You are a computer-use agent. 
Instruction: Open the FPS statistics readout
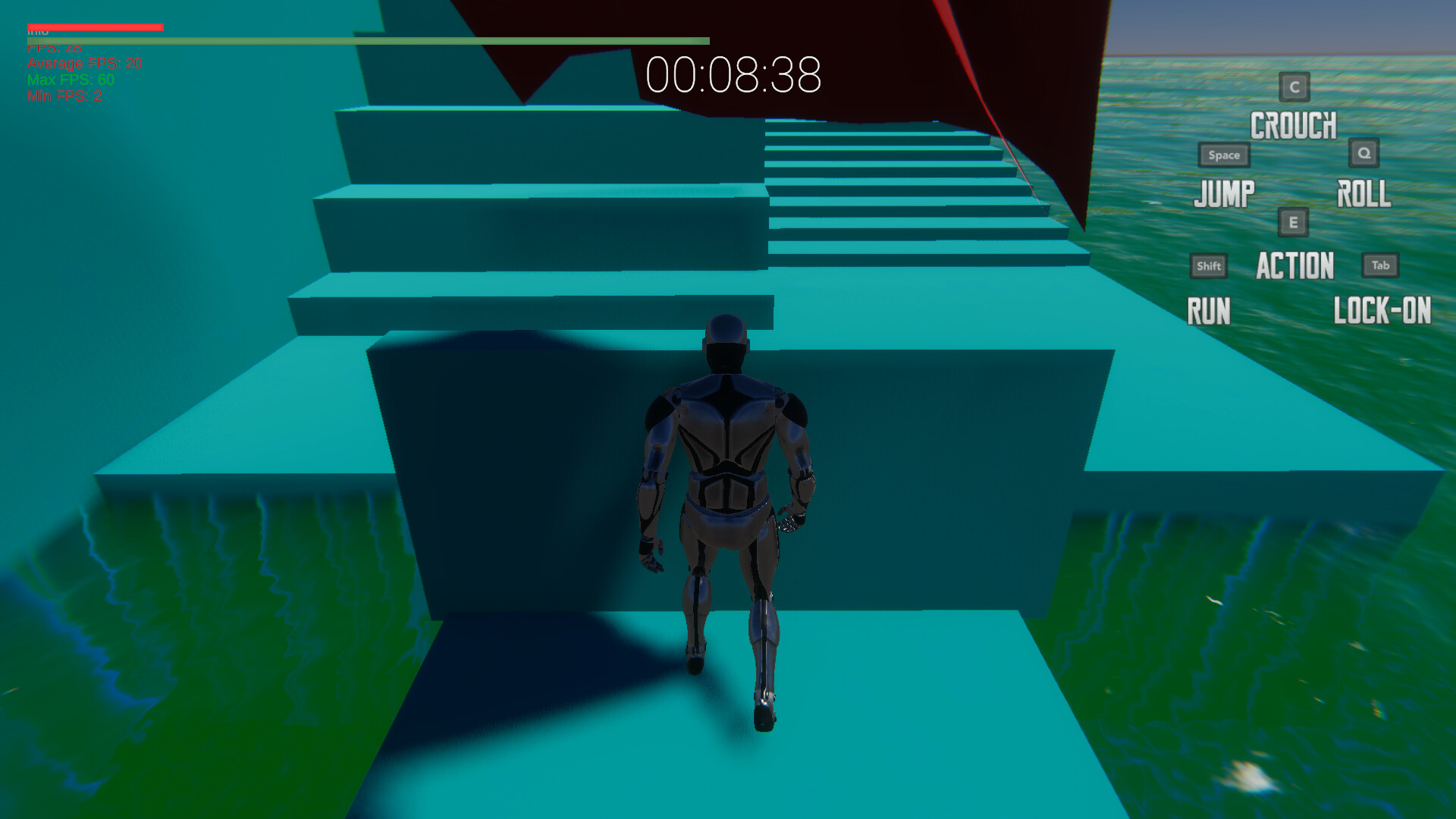click(x=53, y=47)
